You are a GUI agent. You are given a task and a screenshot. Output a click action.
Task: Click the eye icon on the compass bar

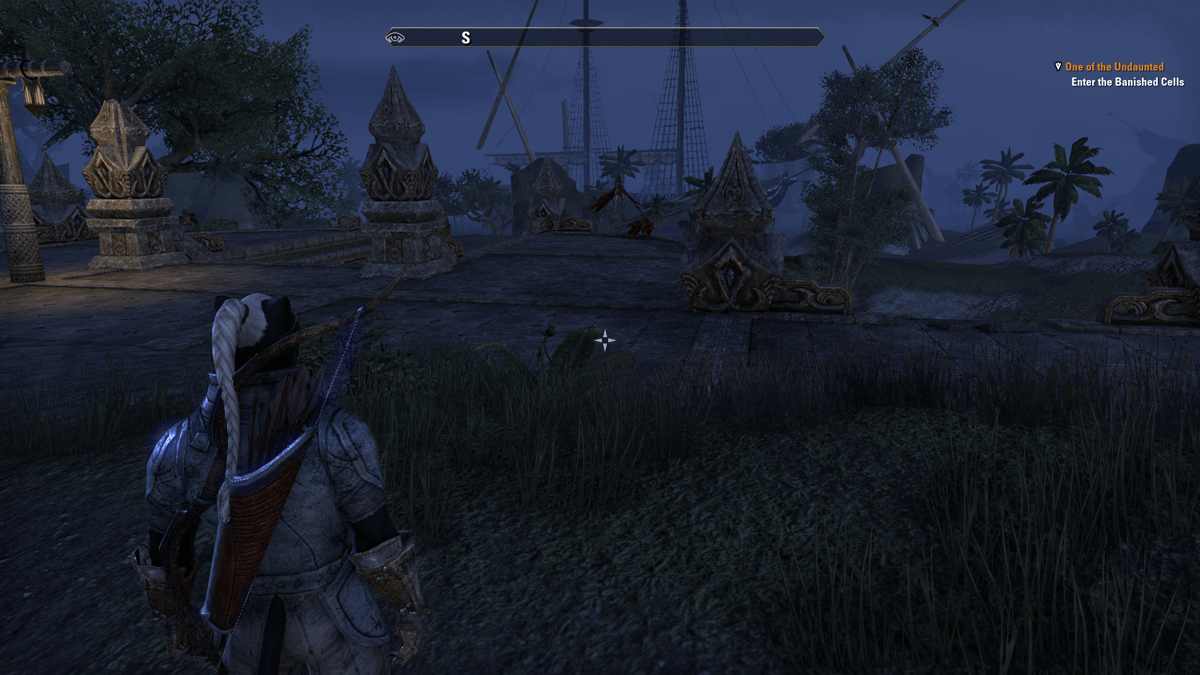coord(395,38)
